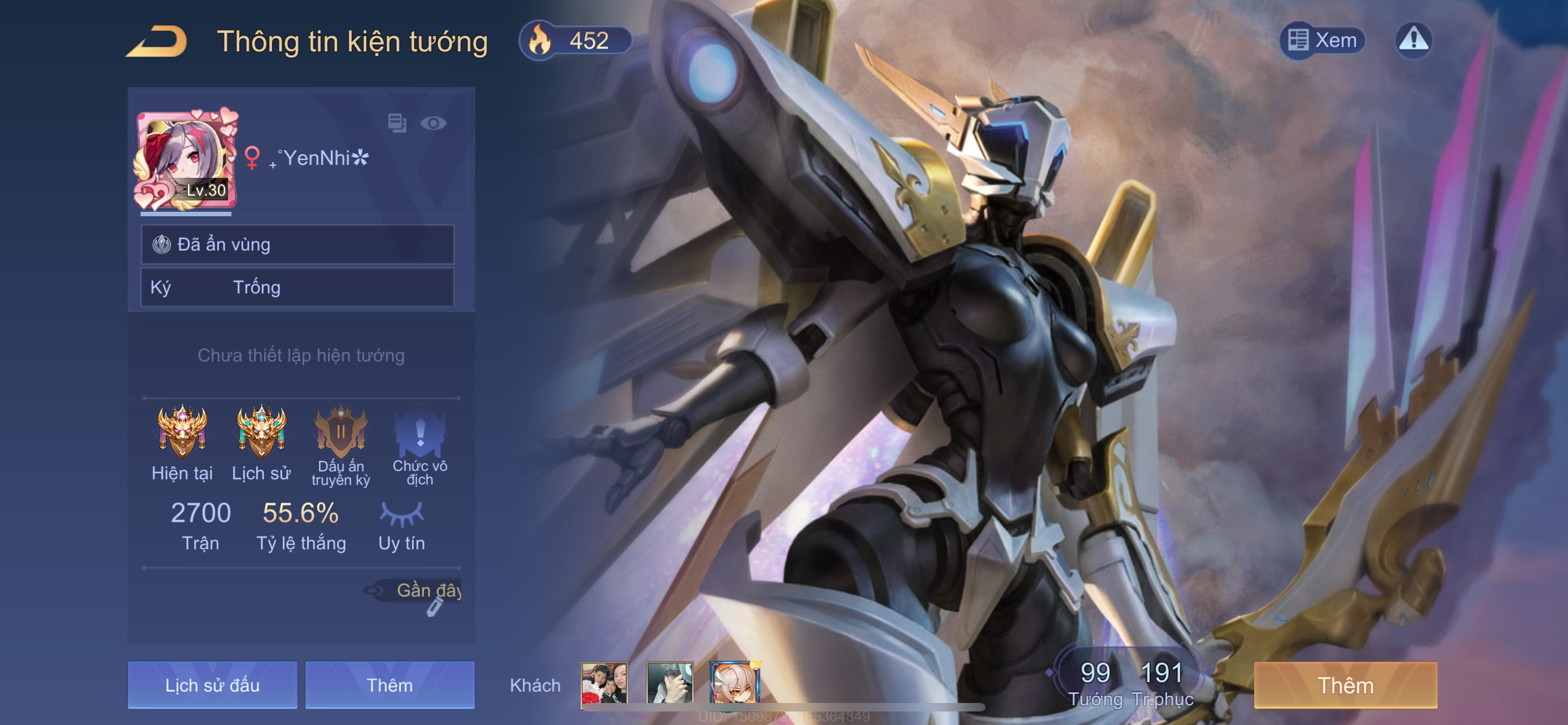Go back using the gold arrow
This screenshot has width=1568, height=725.
157,41
